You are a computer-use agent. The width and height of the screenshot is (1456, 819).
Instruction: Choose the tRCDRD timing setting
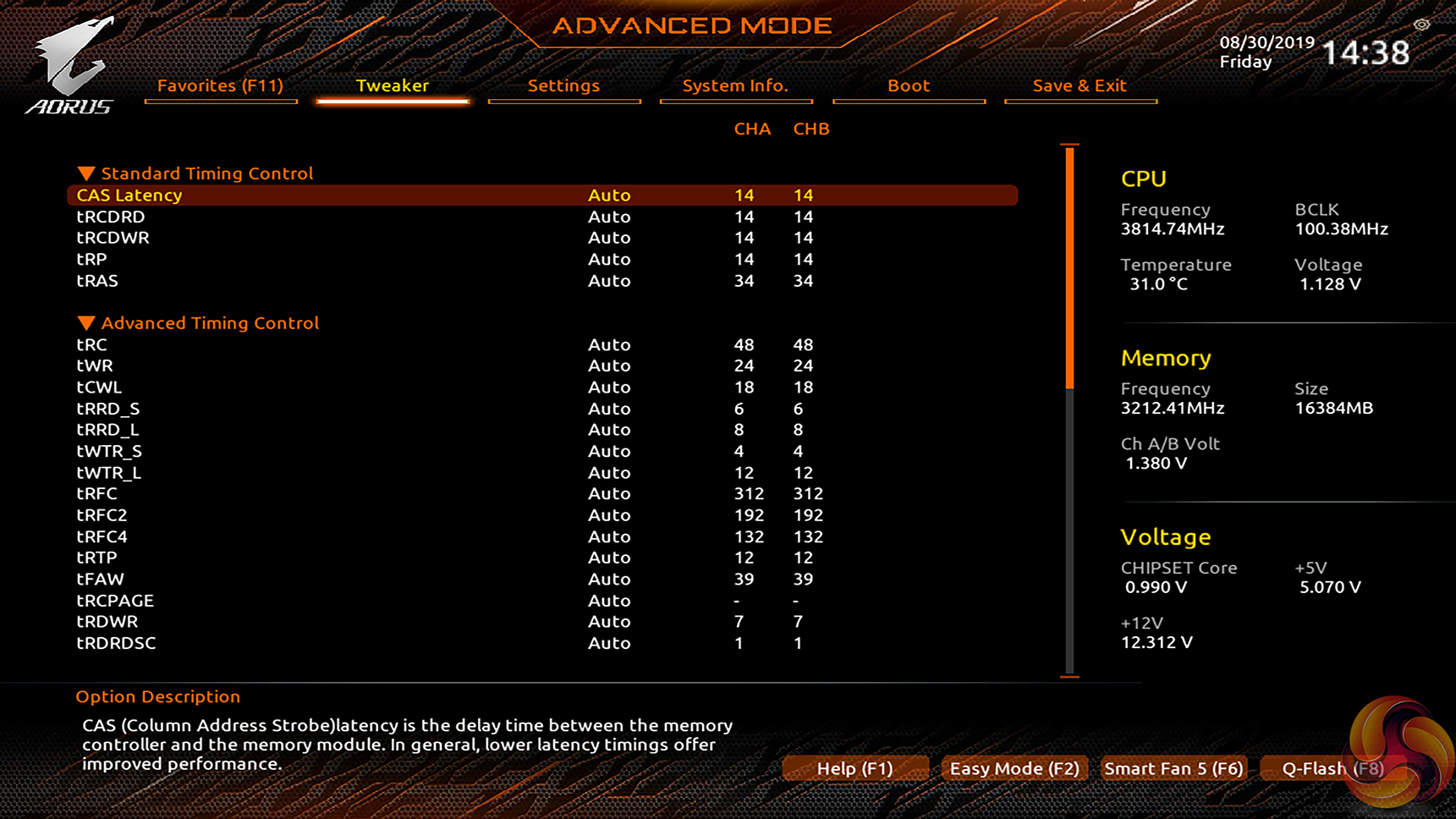111,217
